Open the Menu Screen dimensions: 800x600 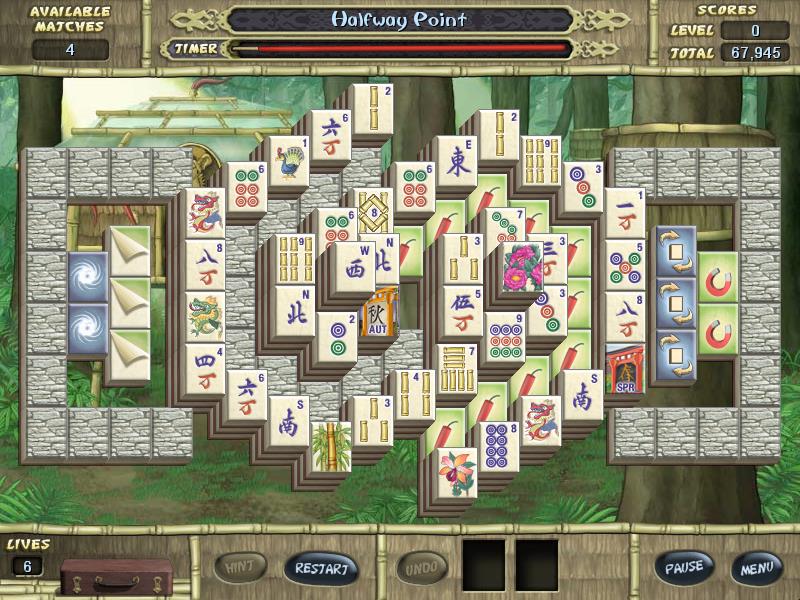click(x=756, y=567)
